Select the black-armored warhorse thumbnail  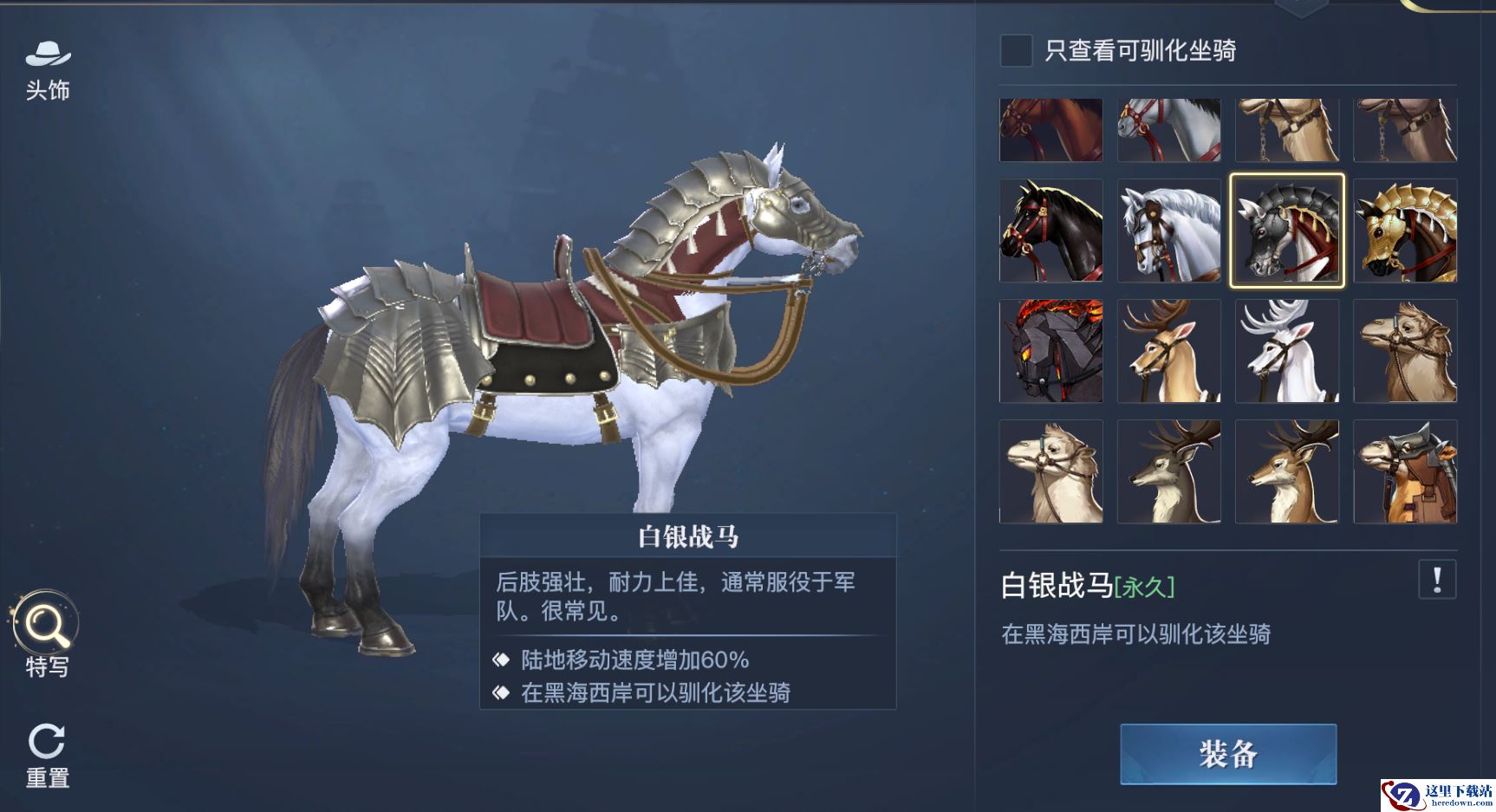pos(1287,231)
